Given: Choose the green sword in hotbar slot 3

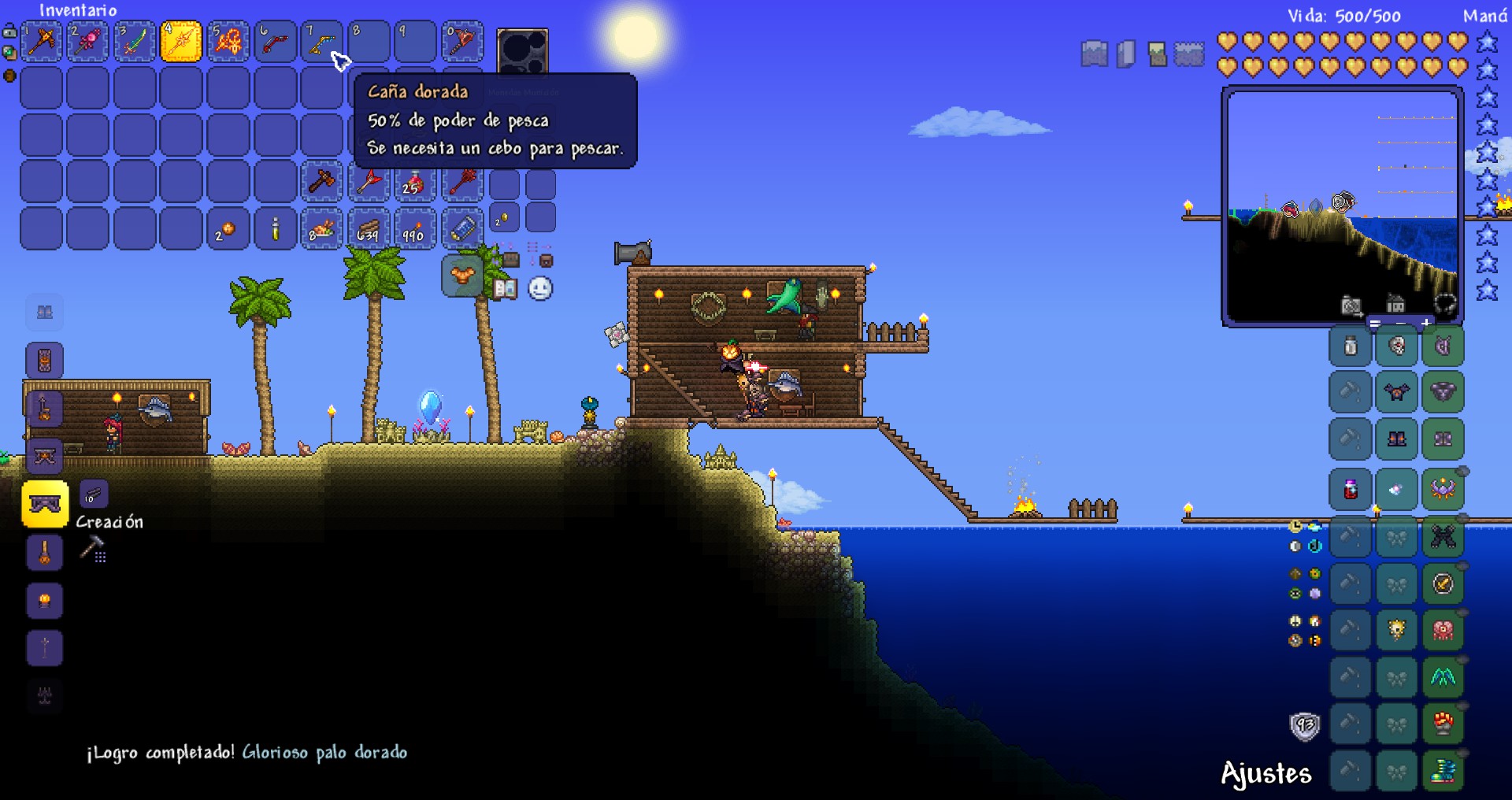Looking at the screenshot, I should pyautogui.click(x=135, y=41).
